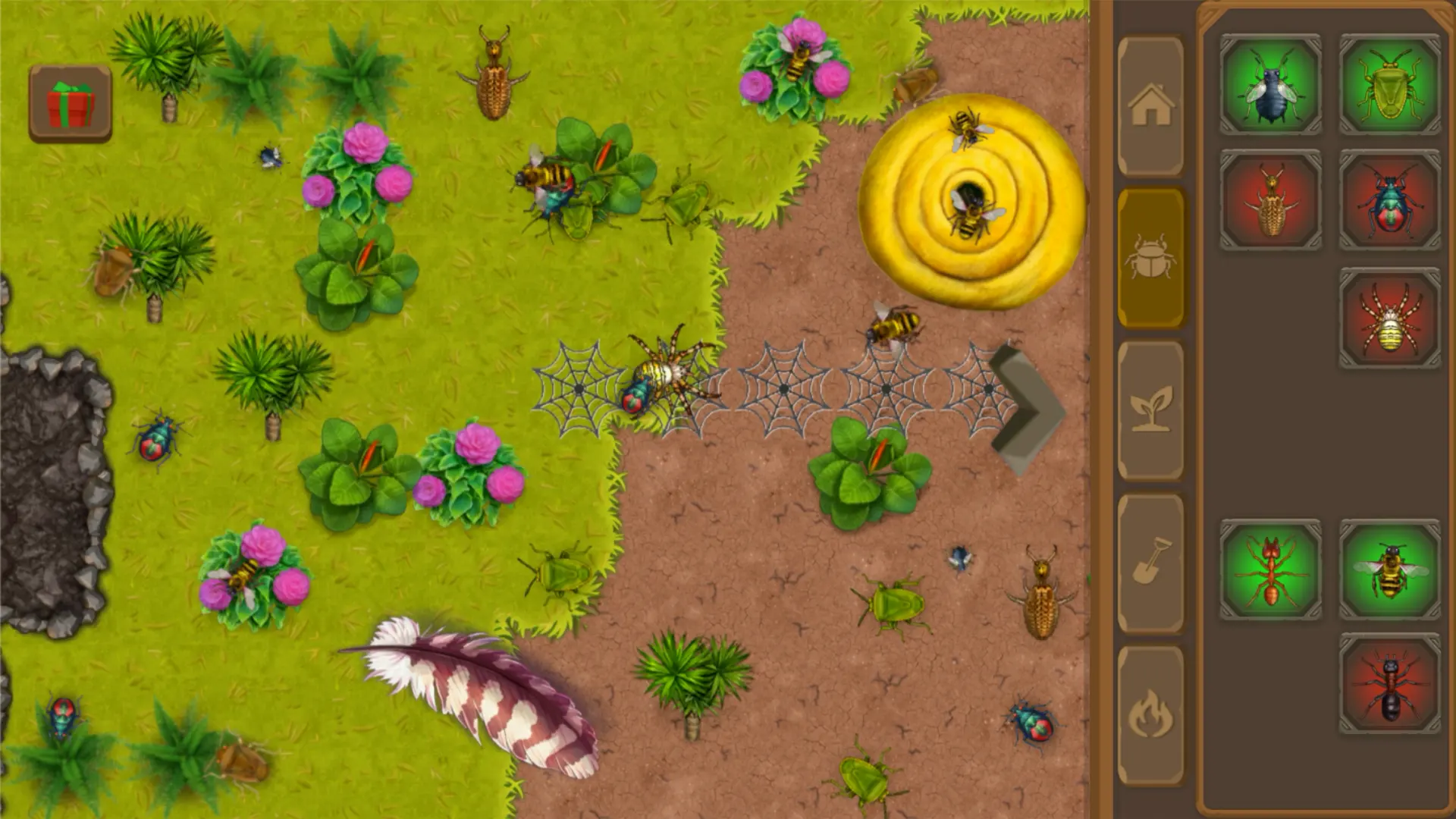Open the red gift box reward

pos(71,104)
